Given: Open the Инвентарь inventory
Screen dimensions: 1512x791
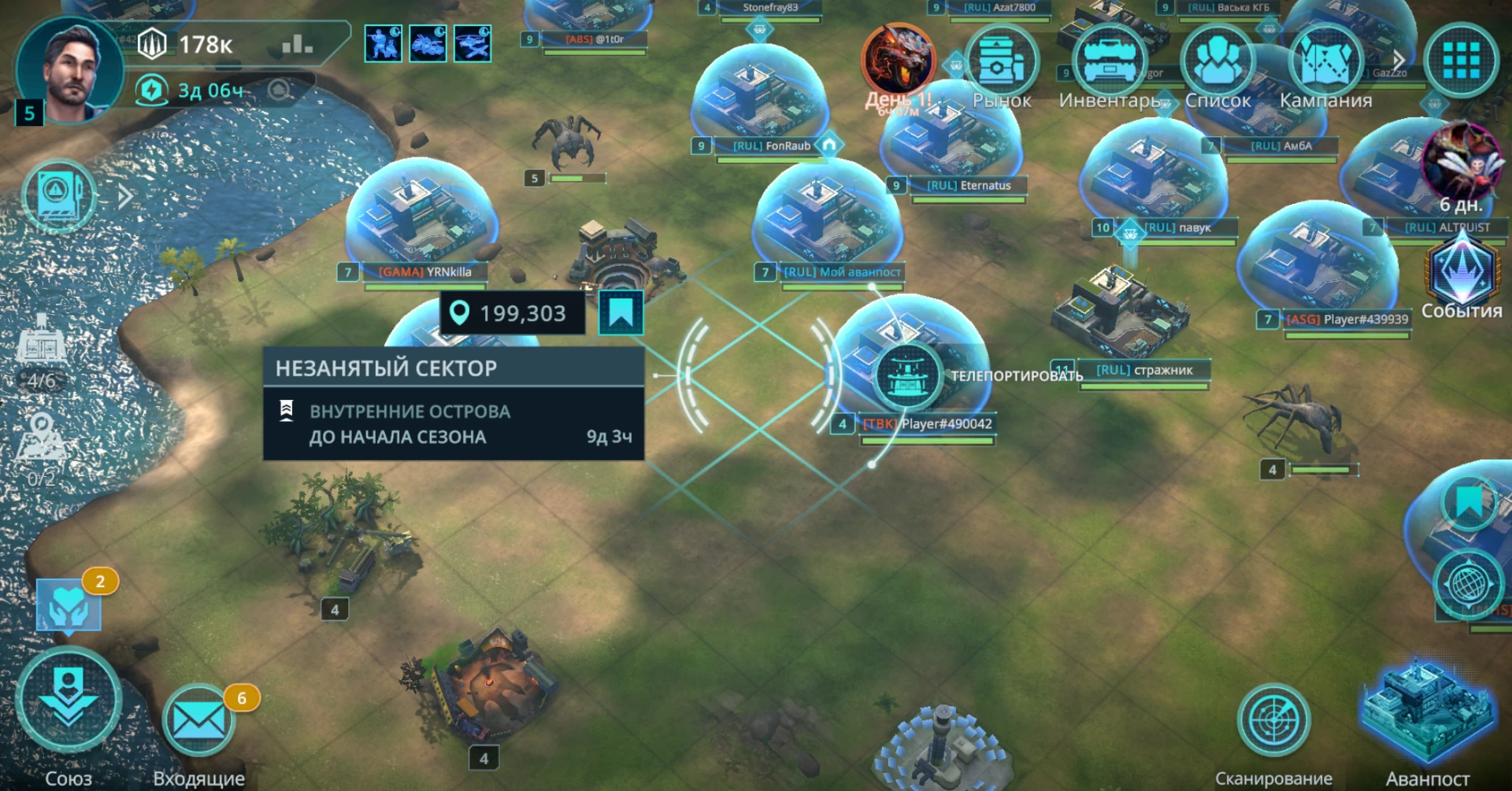Looking at the screenshot, I should click(x=1109, y=63).
